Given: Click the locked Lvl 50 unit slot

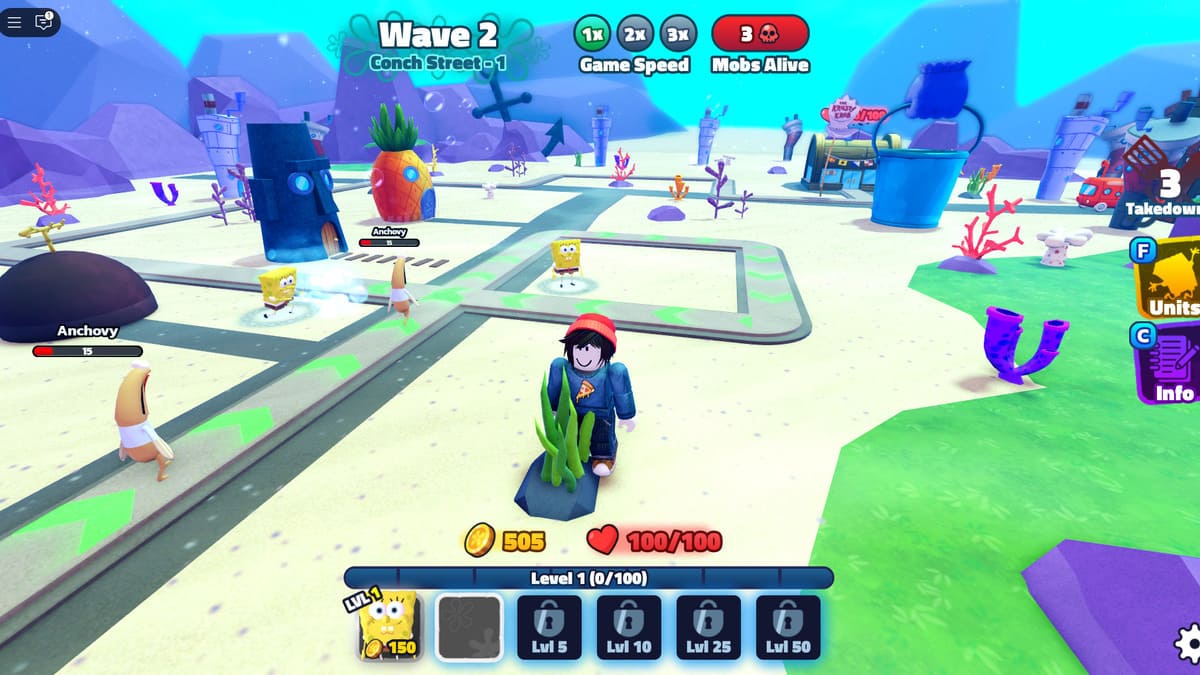Looking at the screenshot, I should coord(788,627).
